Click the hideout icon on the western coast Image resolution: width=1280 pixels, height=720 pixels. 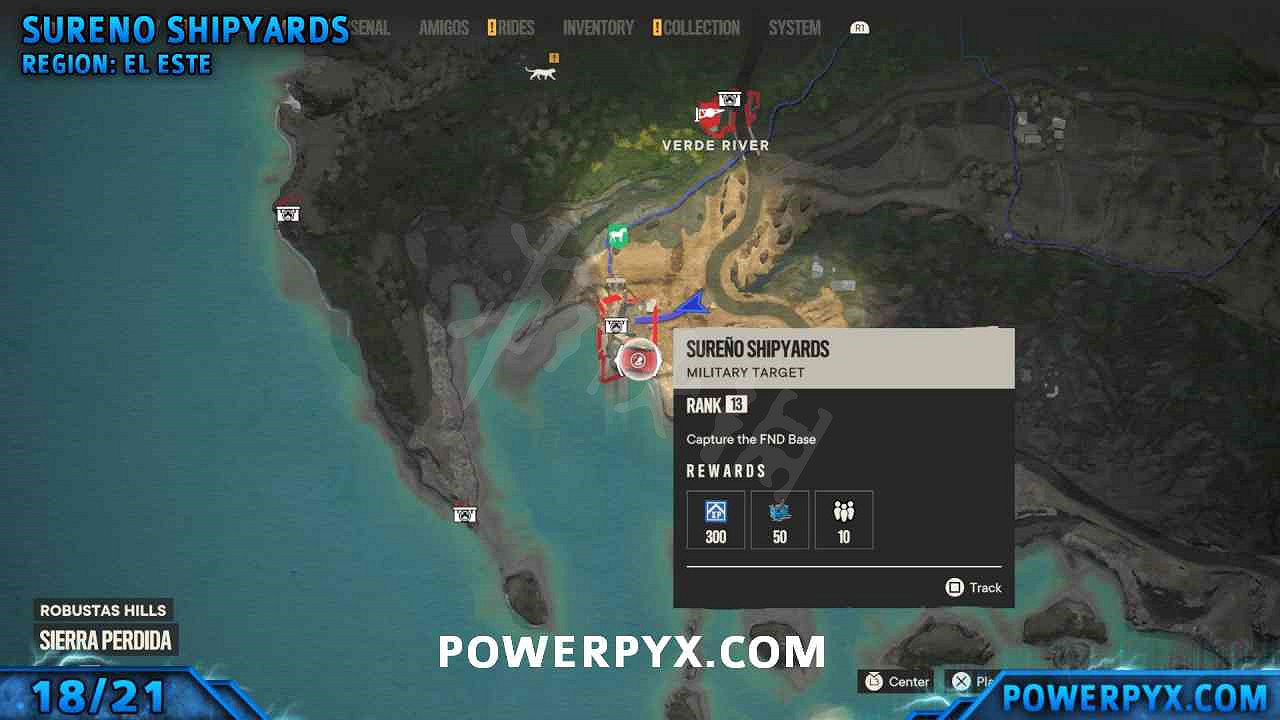pos(287,212)
